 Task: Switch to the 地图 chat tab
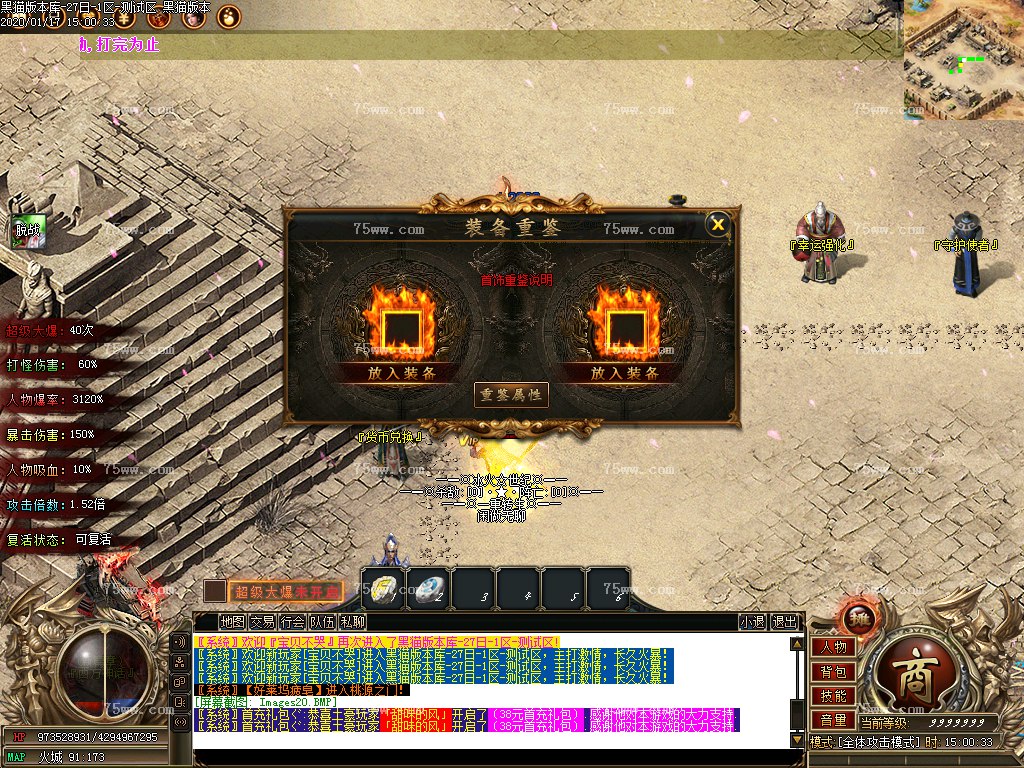click(232, 622)
